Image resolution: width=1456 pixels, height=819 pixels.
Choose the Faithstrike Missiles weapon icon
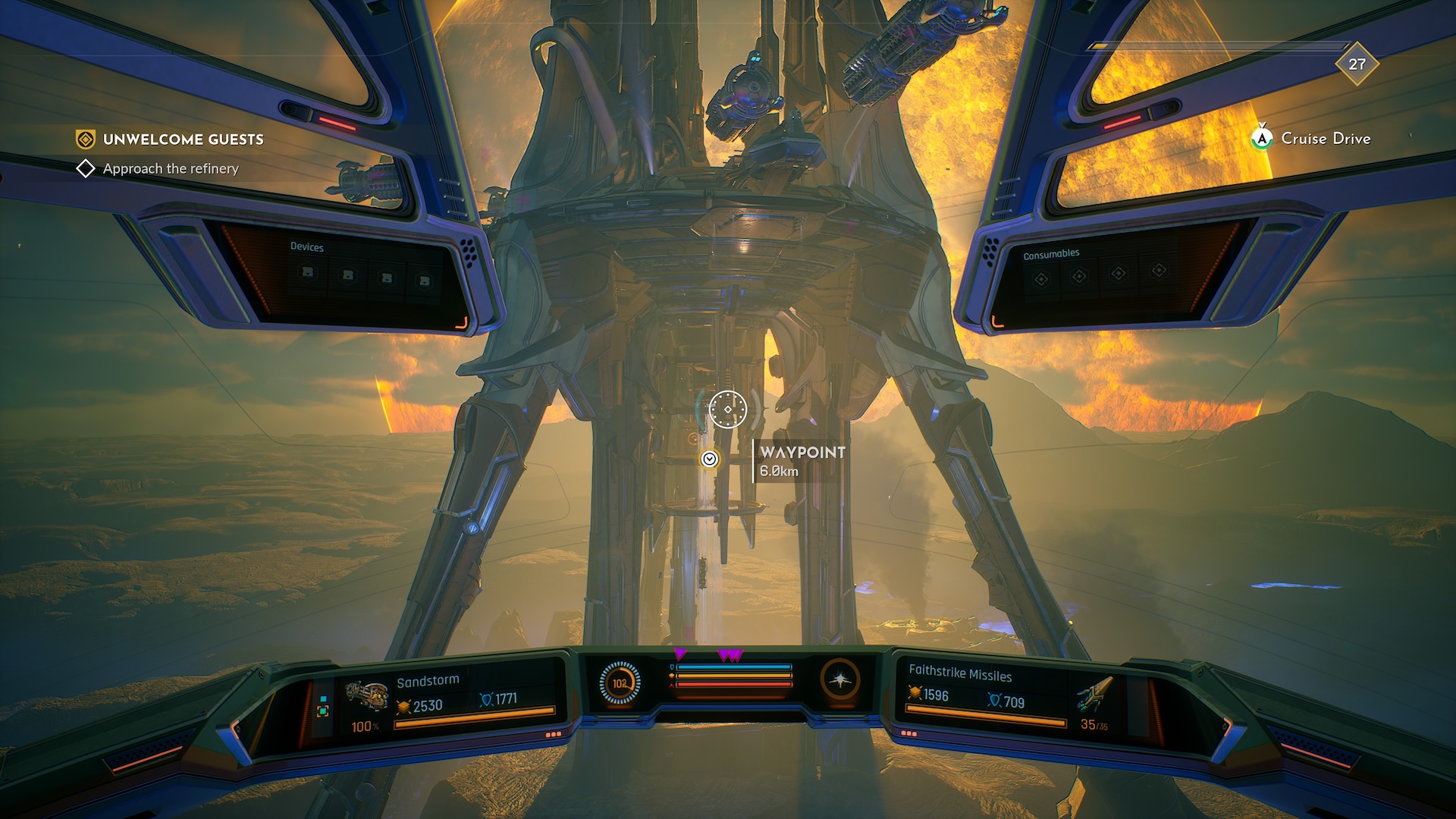coord(1093,694)
